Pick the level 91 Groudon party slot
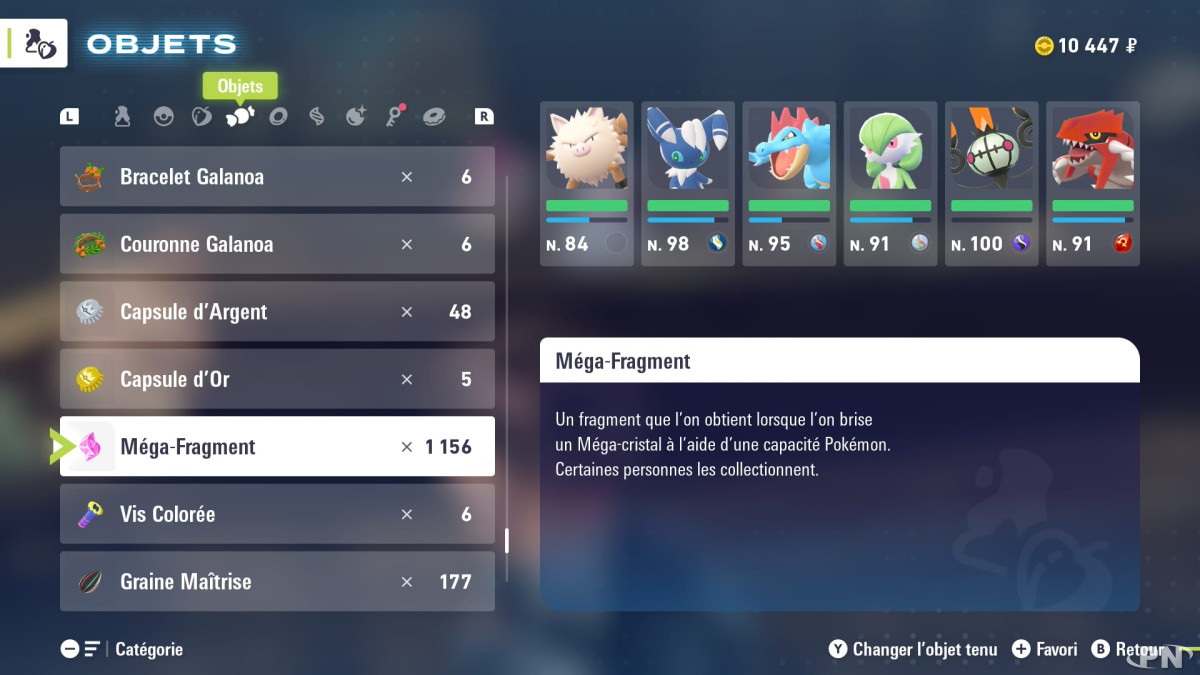Viewport: 1200px width, 675px height. (x=1092, y=183)
